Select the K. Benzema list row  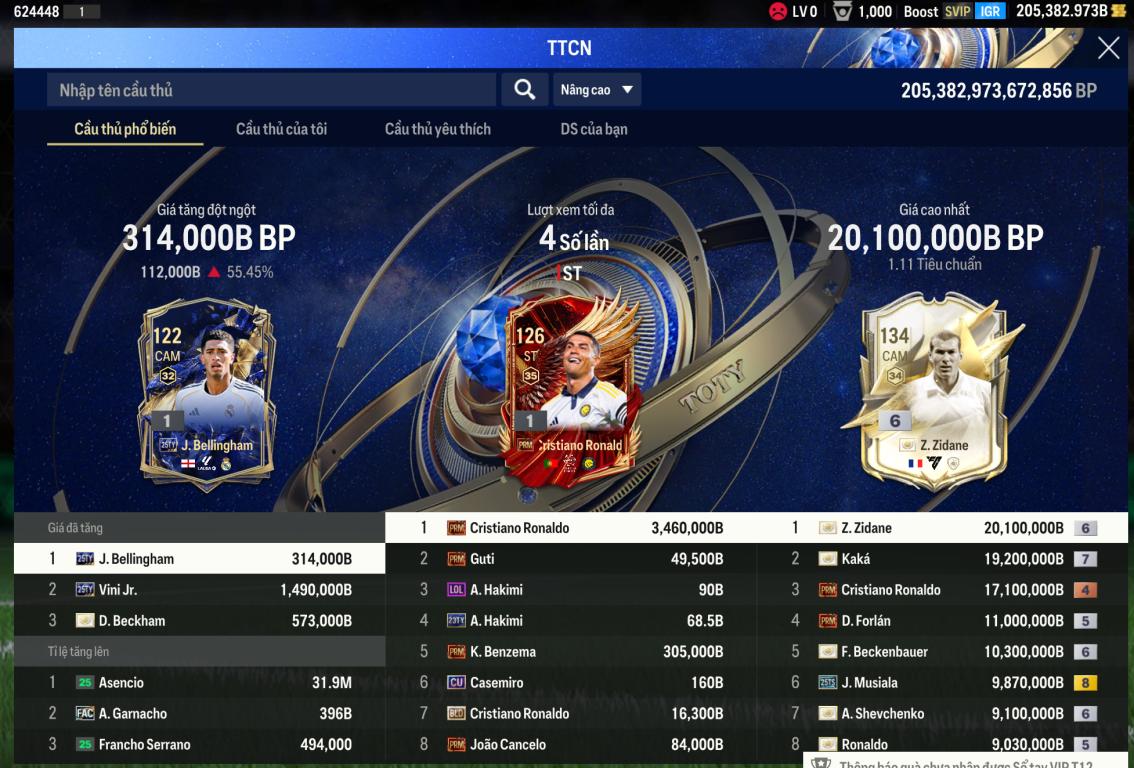570,652
